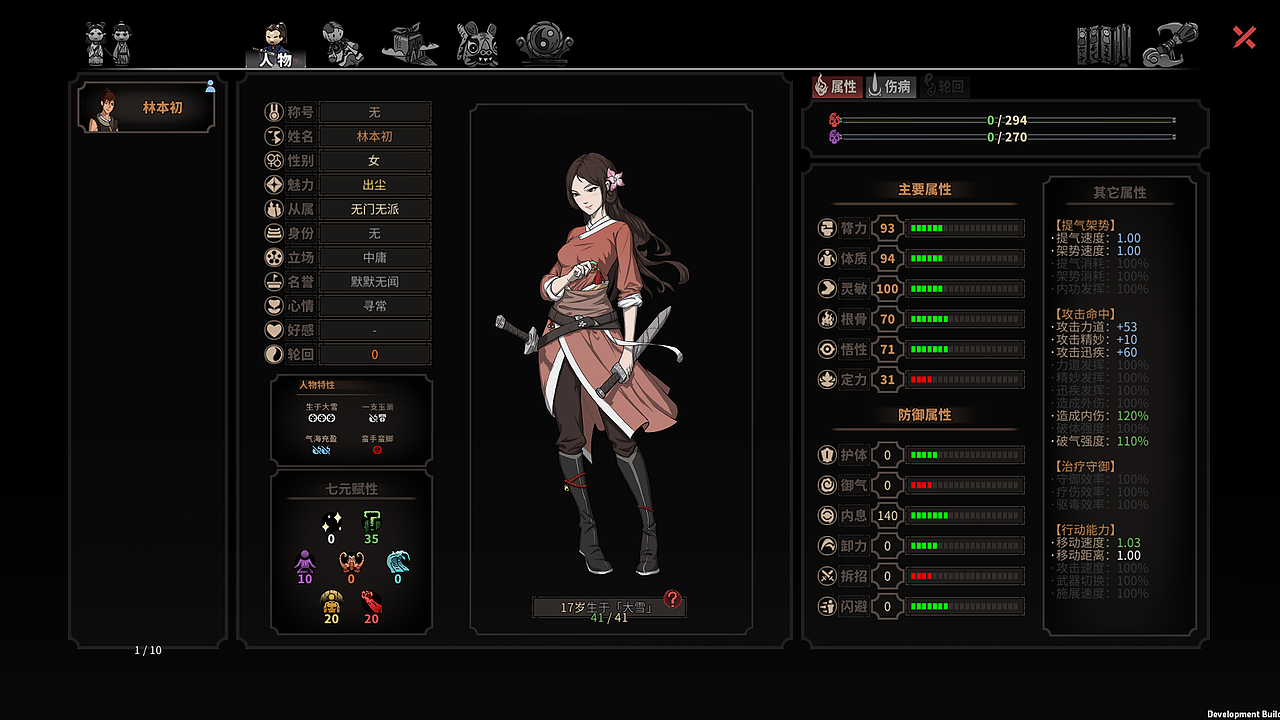Image resolution: width=1280 pixels, height=720 pixels.
Task: Click the red question mark by the birth label
Action: pos(673,599)
